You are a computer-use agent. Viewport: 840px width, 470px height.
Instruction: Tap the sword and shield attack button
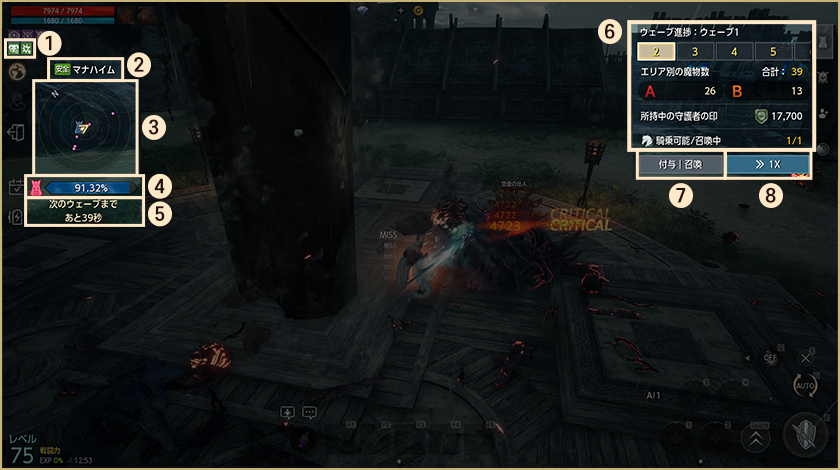(x=808, y=435)
